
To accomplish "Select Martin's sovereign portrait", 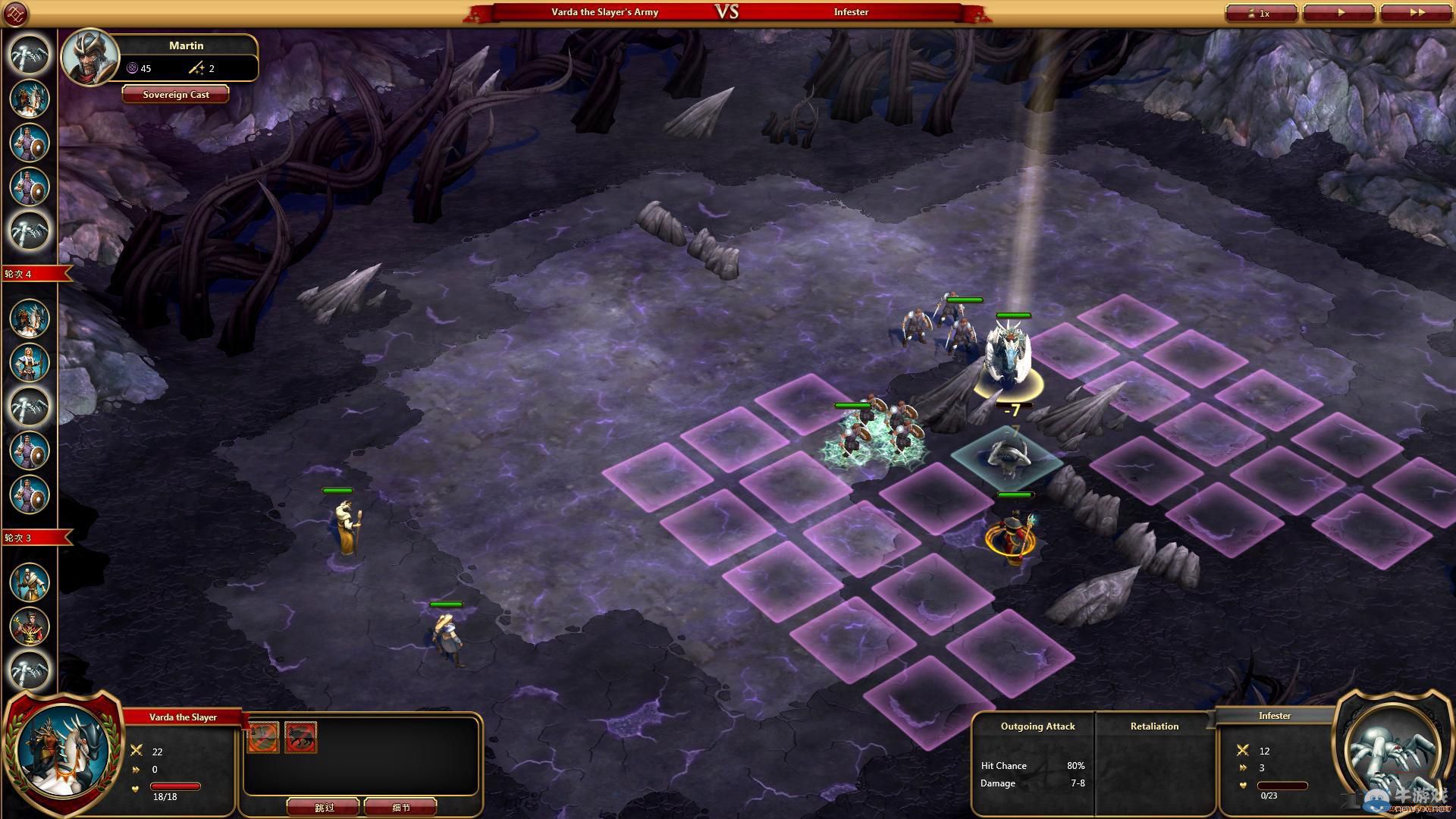I will point(90,57).
